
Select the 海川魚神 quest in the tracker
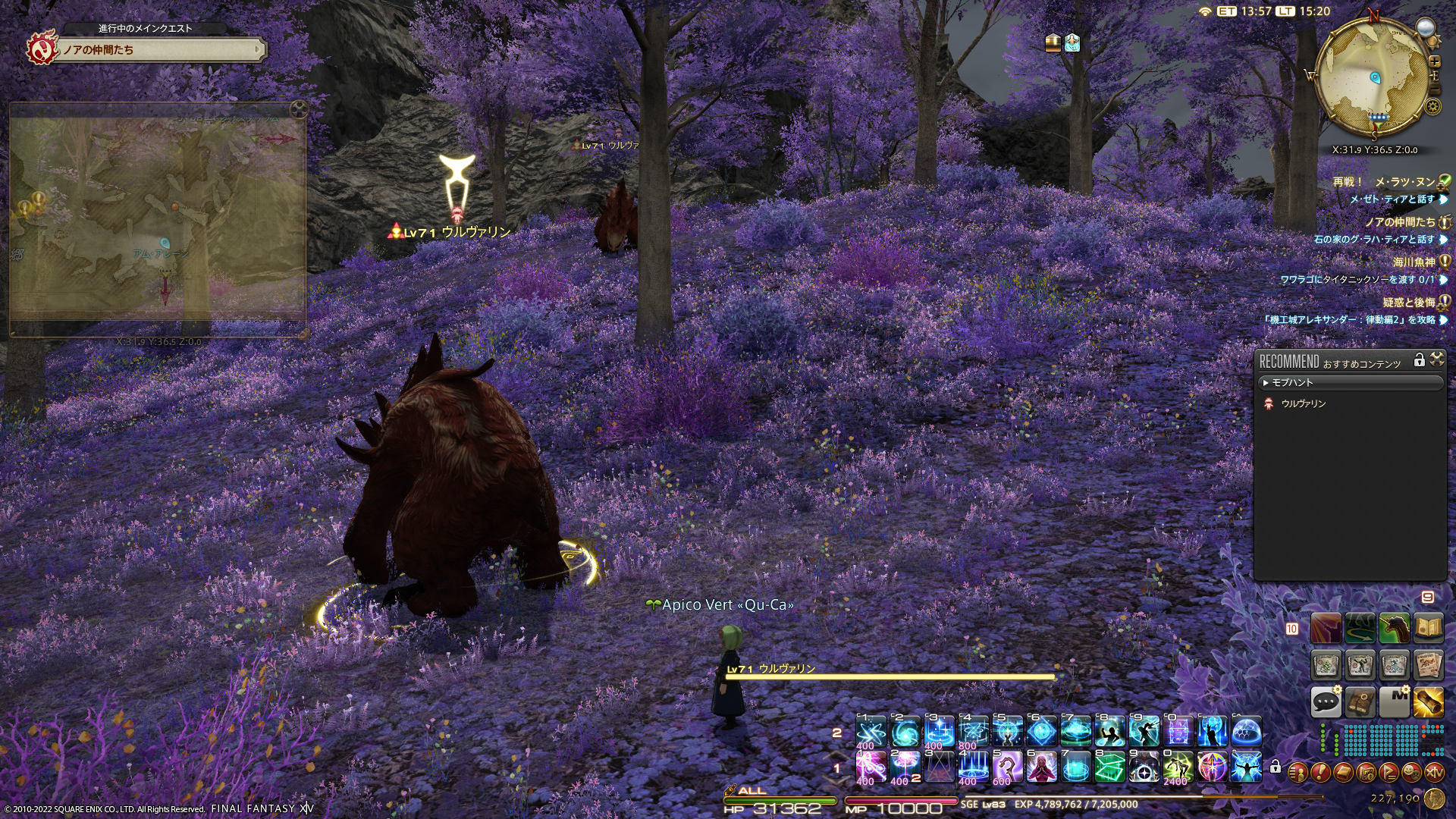tap(1414, 262)
